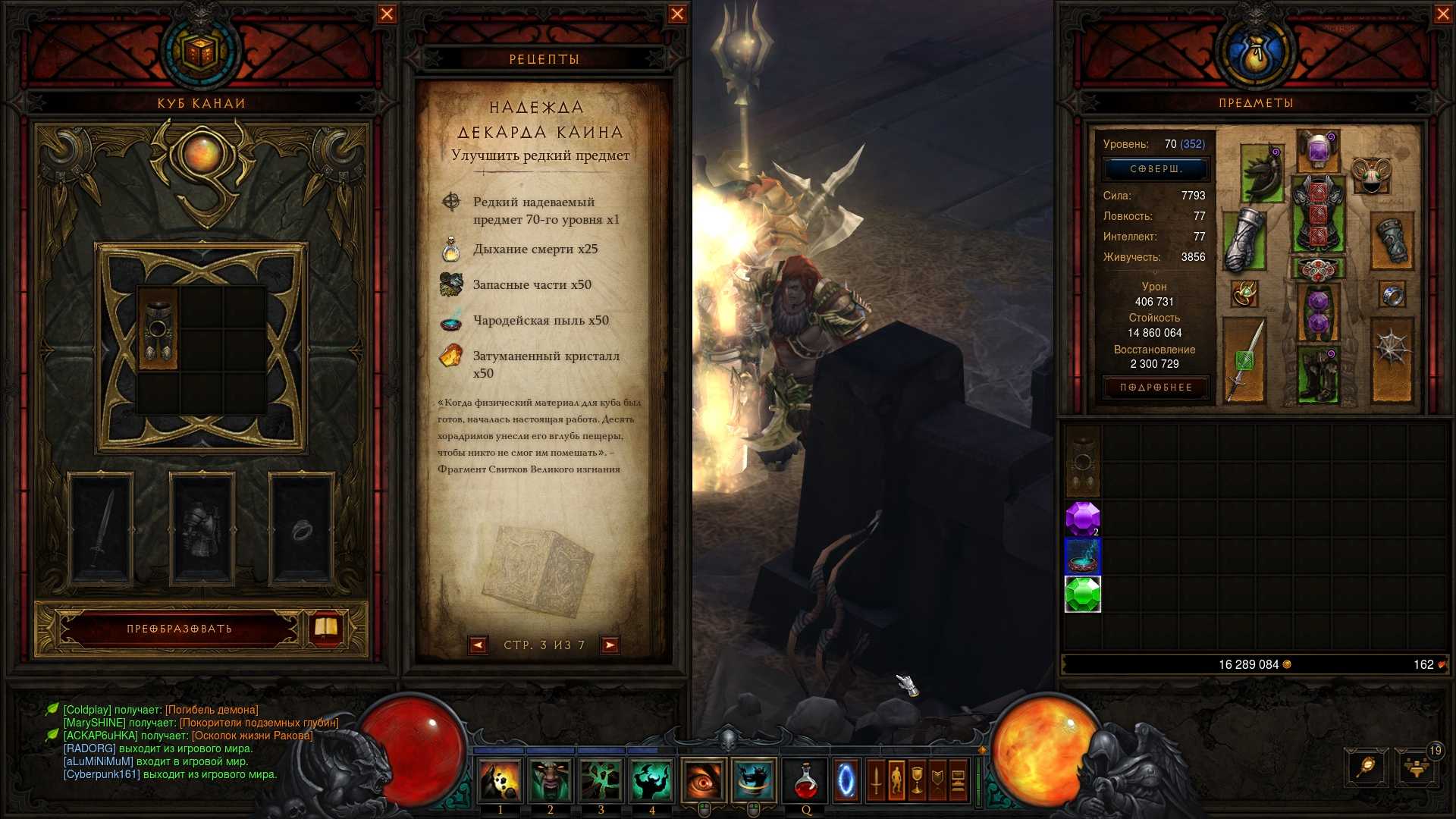Click the Соверш. paragon button

(x=1156, y=169)
